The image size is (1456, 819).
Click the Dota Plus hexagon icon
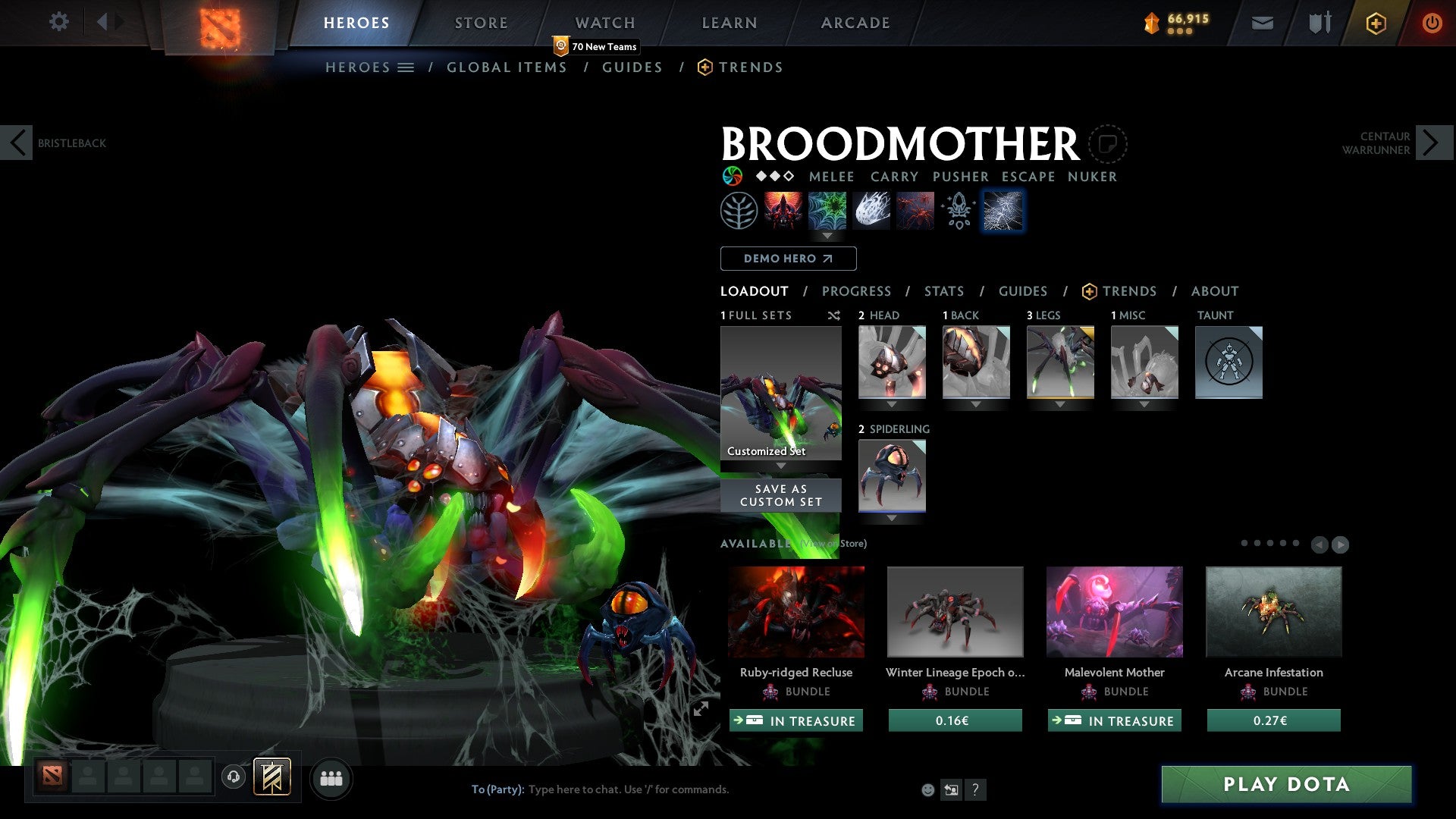point(1375,23)
